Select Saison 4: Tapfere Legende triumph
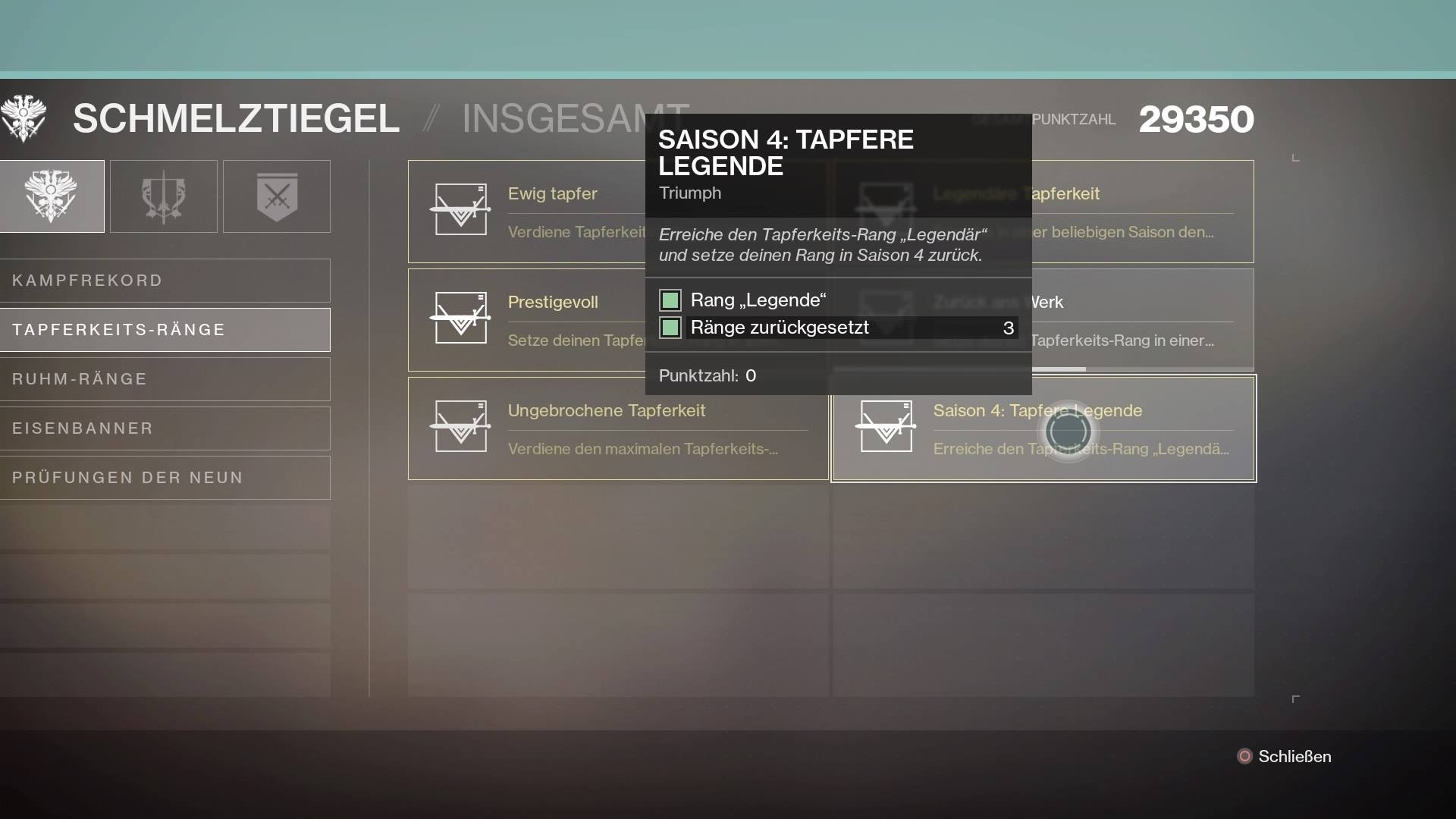1456x819 pixels. (1043, 428)
